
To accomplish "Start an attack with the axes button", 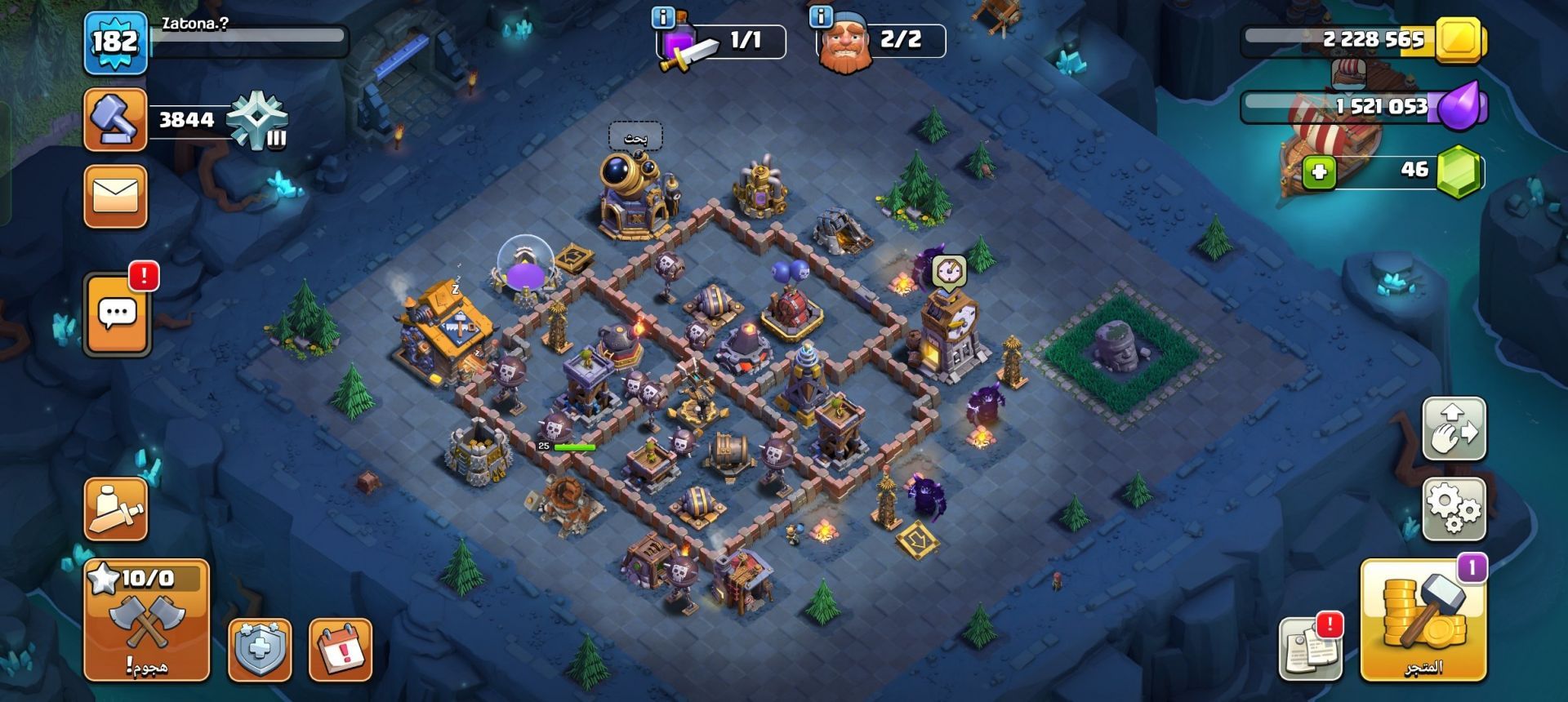I will coord(147,620).
